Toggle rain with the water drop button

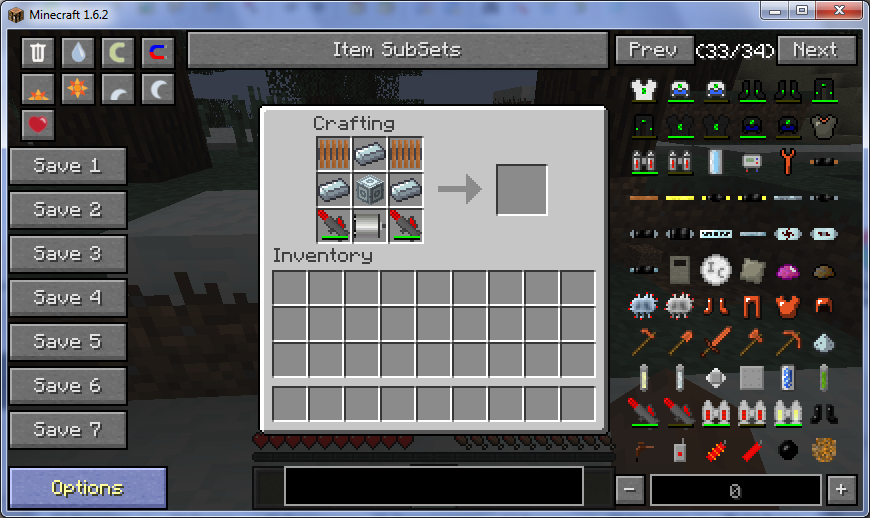tap(78, 53)
